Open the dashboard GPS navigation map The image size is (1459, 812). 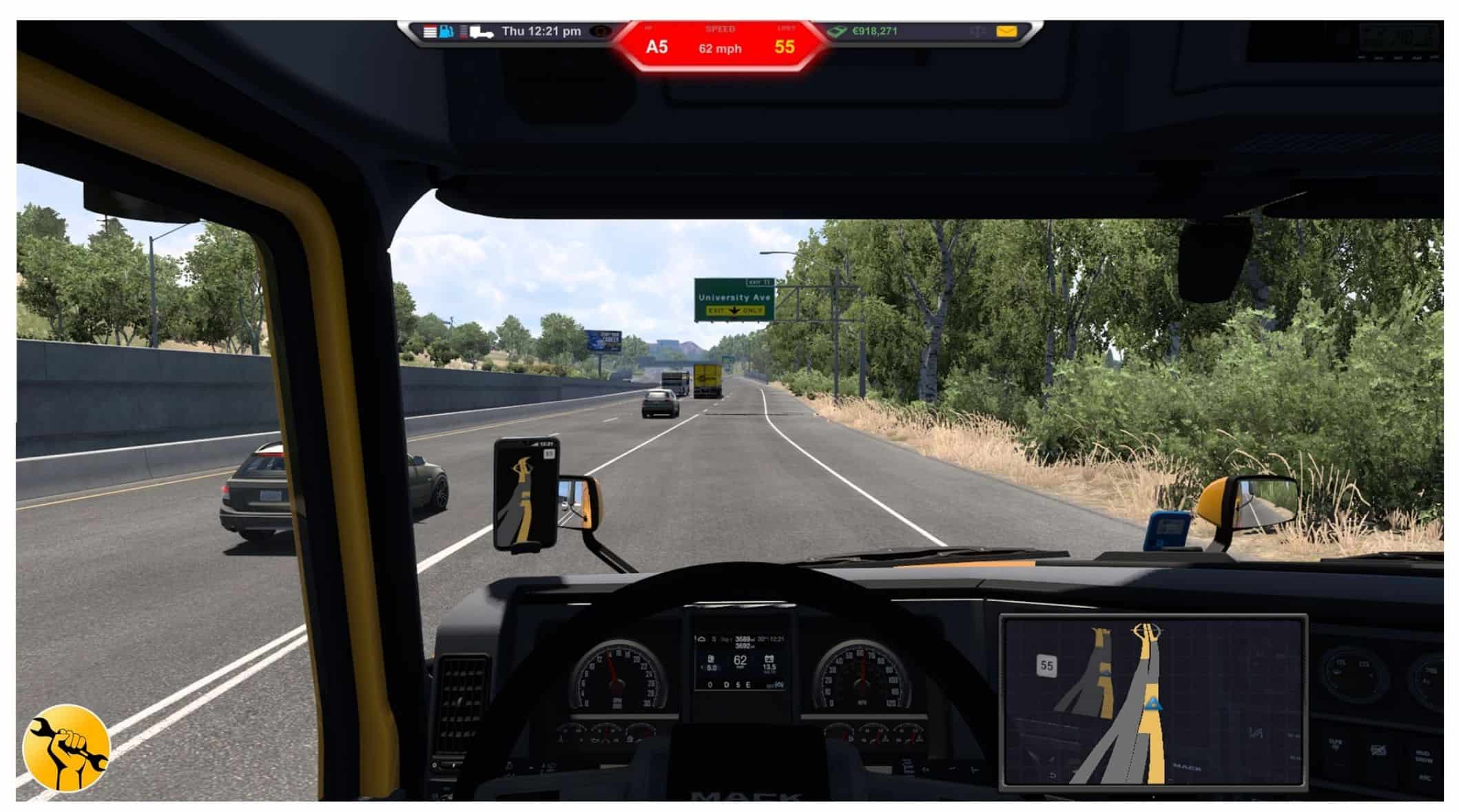click(1153, 700)
